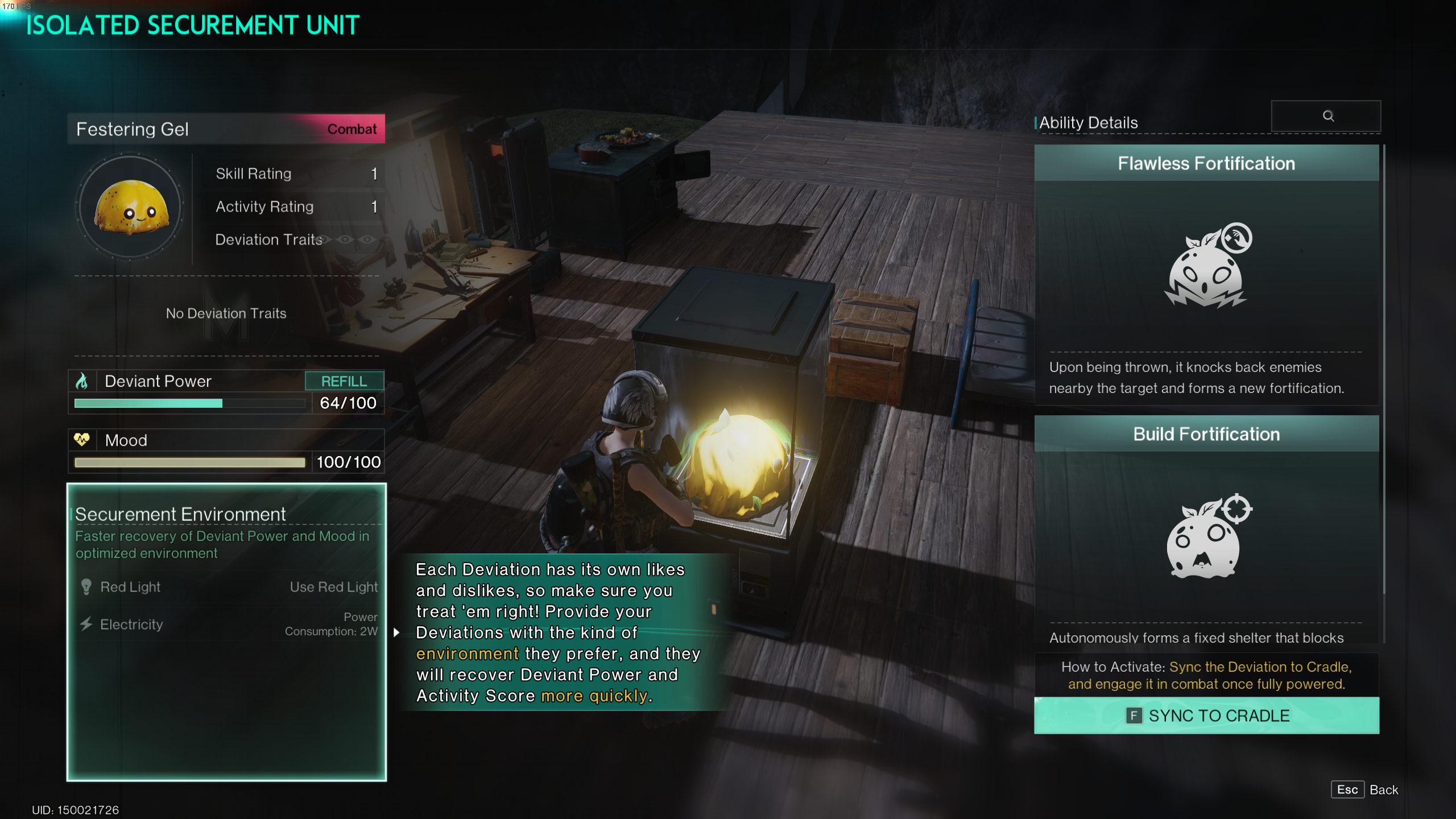This screenshot has width=1456, height=819.
Task: Choose the Electricity environment row
Action: coord(227,624)
